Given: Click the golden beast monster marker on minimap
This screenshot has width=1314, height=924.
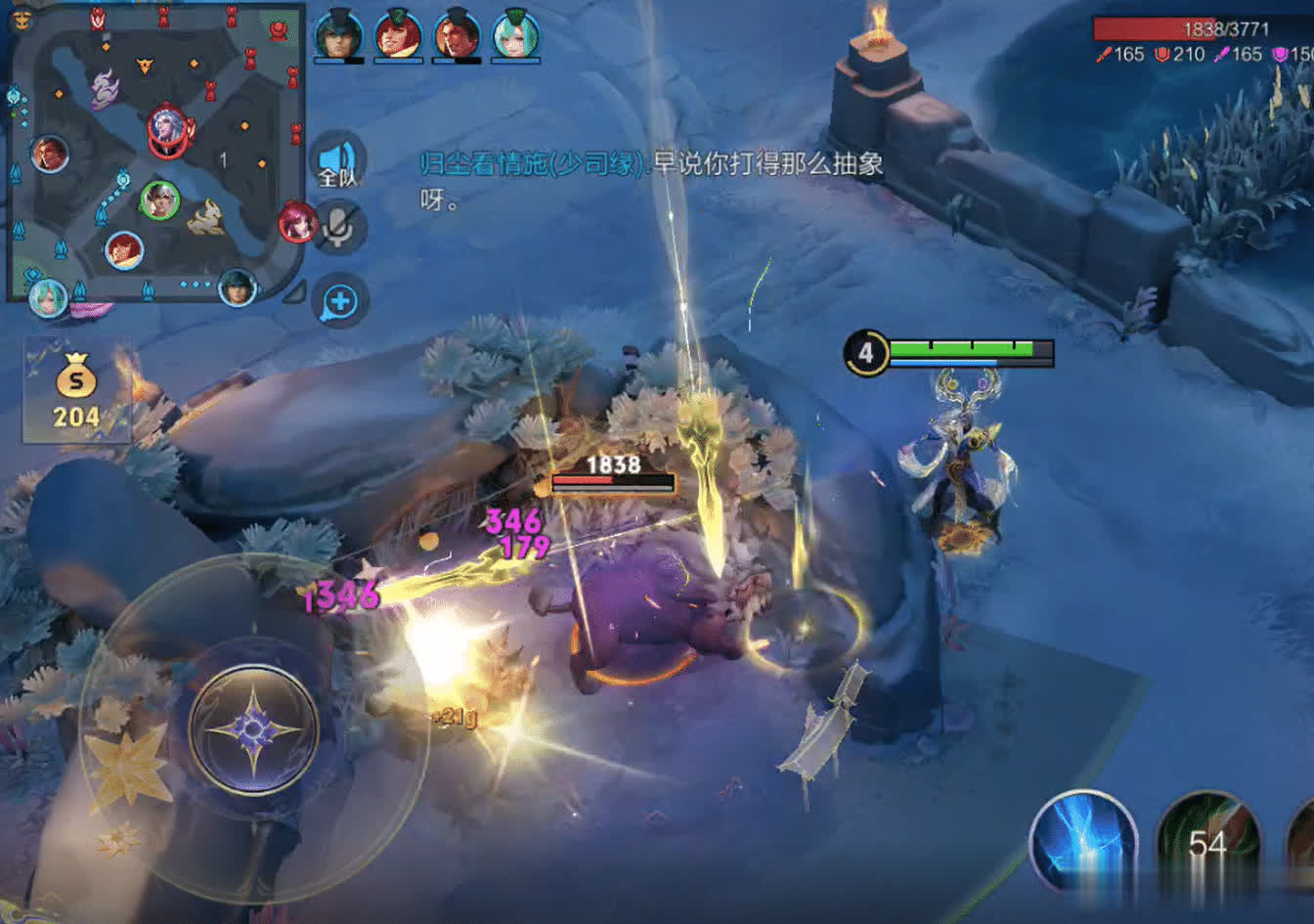Looking at the screenshot, I should click(206, 218).
